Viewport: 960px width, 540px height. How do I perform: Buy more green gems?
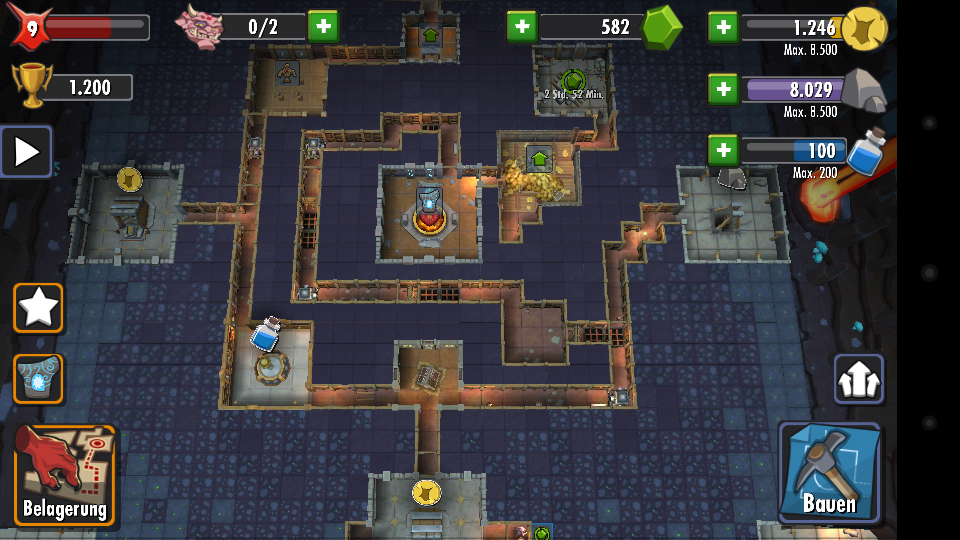(522, 27)
